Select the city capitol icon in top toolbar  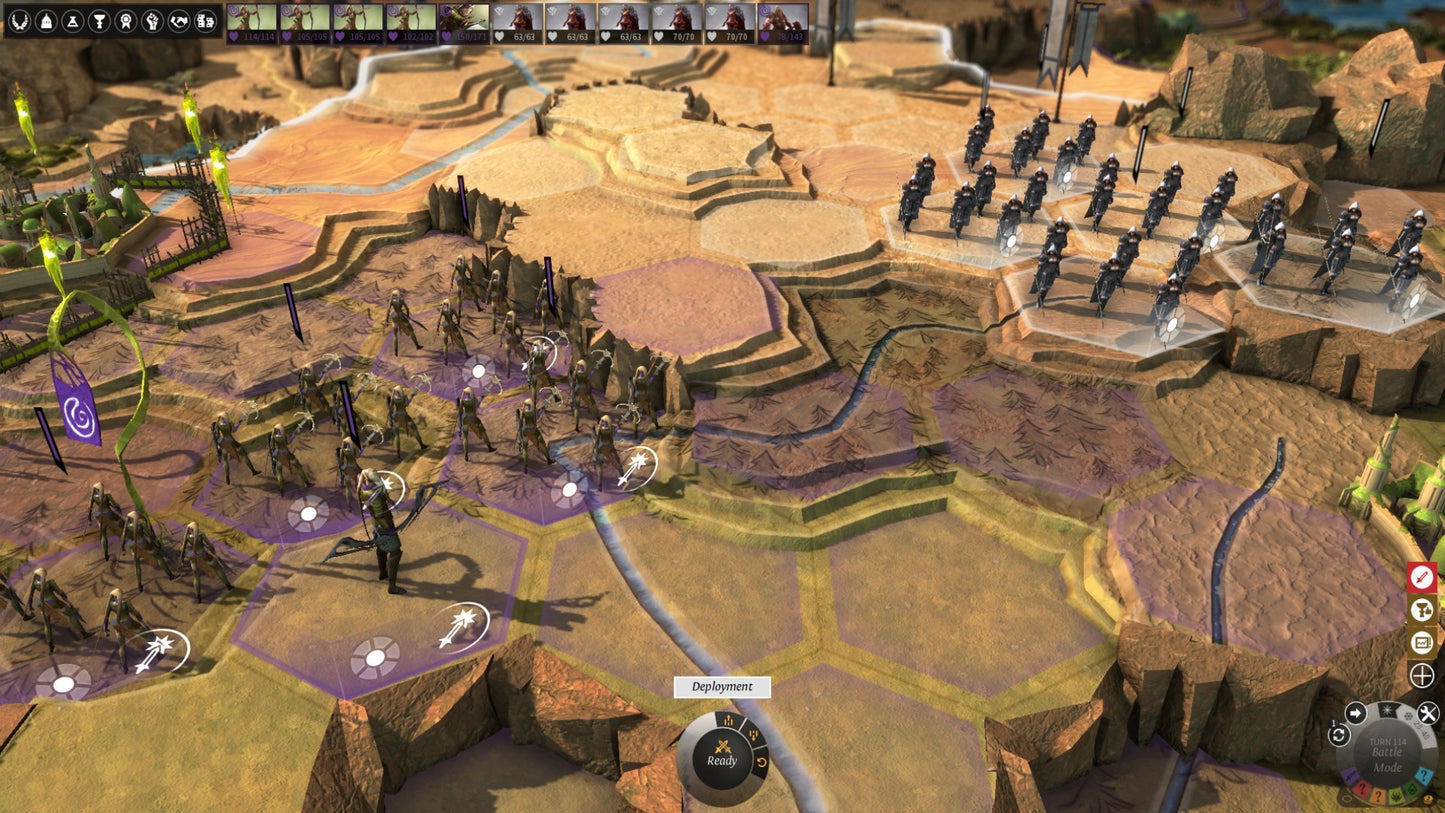click(x=44, y=22)
